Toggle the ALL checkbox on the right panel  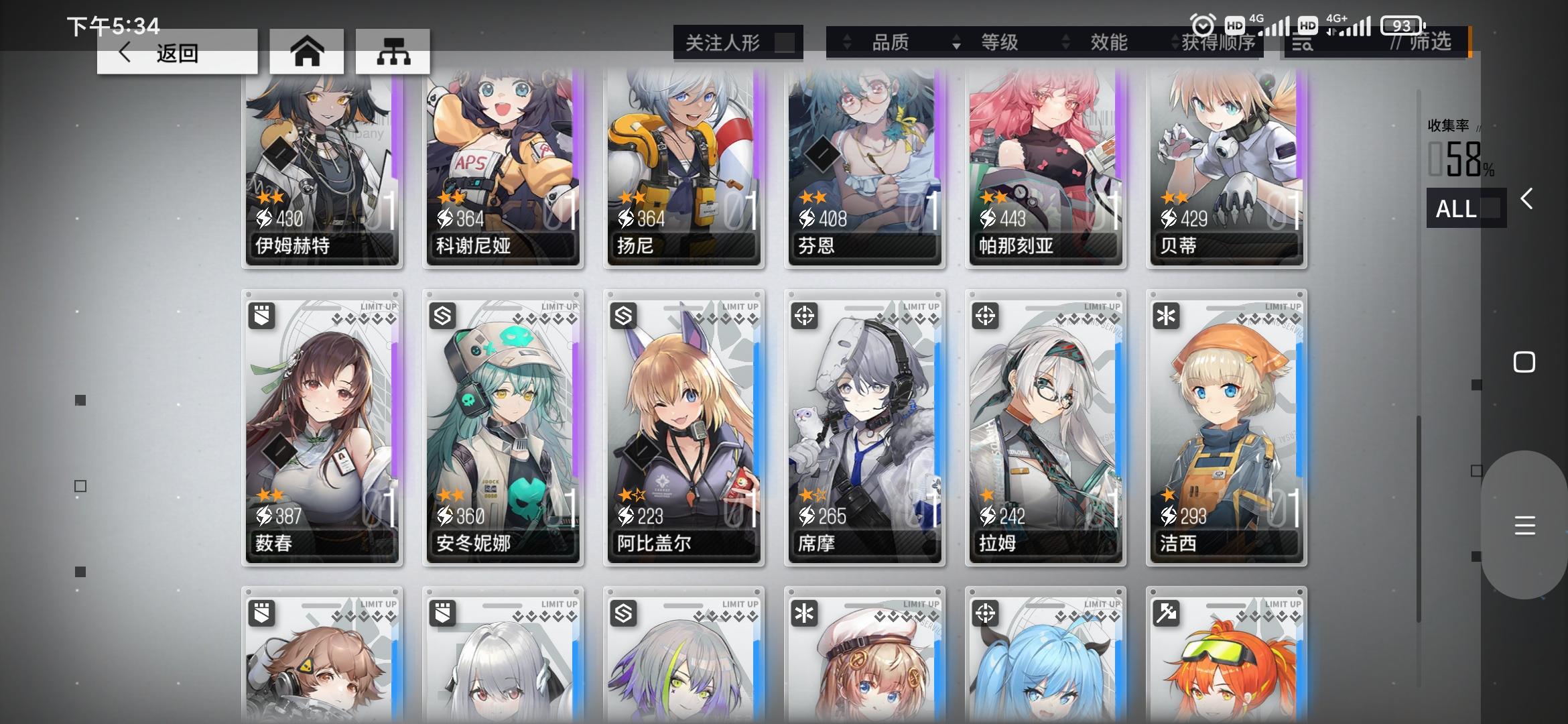pyautogui.click(x=1491, y=209)
